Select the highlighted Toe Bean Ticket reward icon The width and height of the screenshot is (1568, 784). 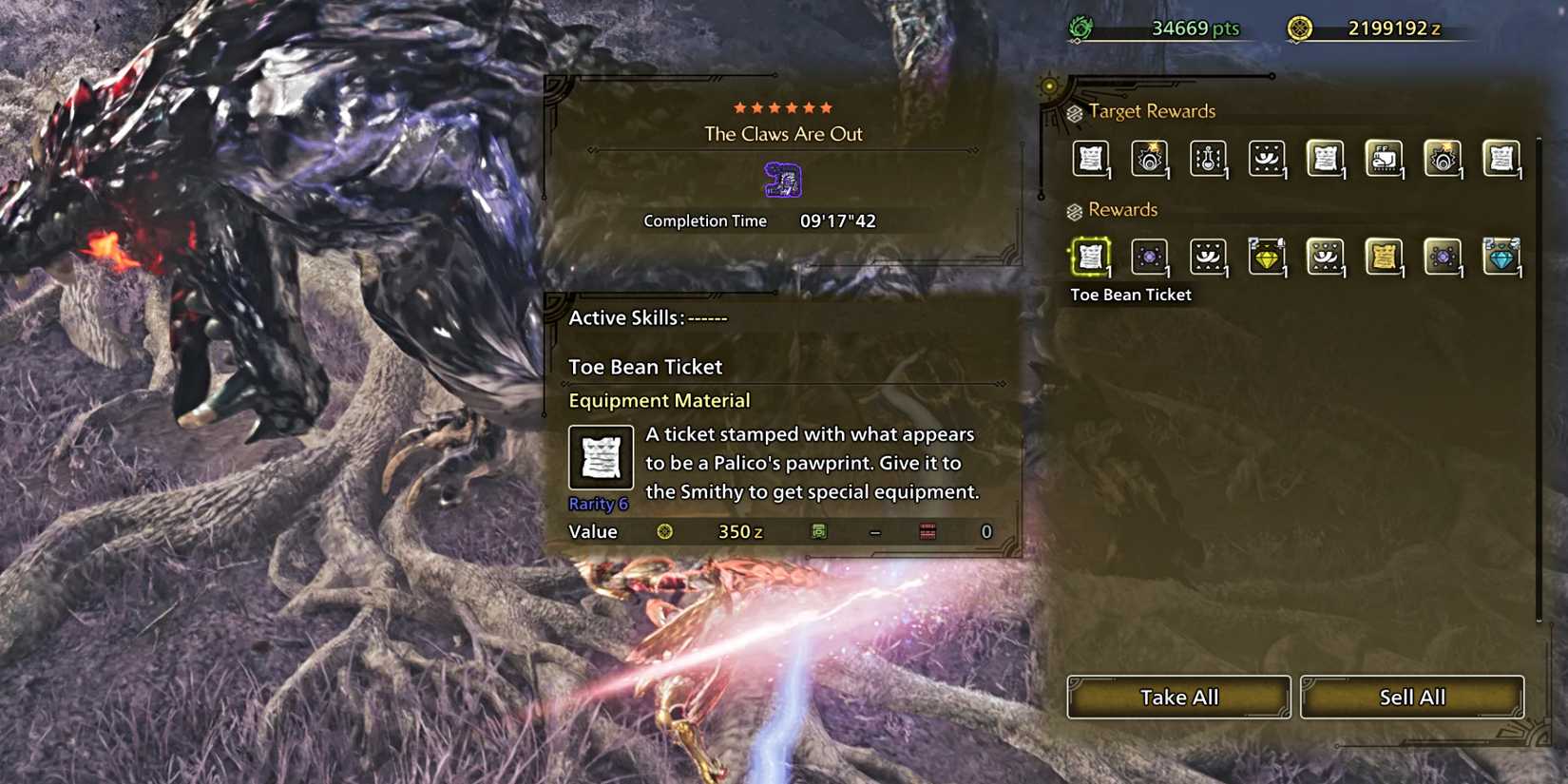click(x=1089, y=257)
